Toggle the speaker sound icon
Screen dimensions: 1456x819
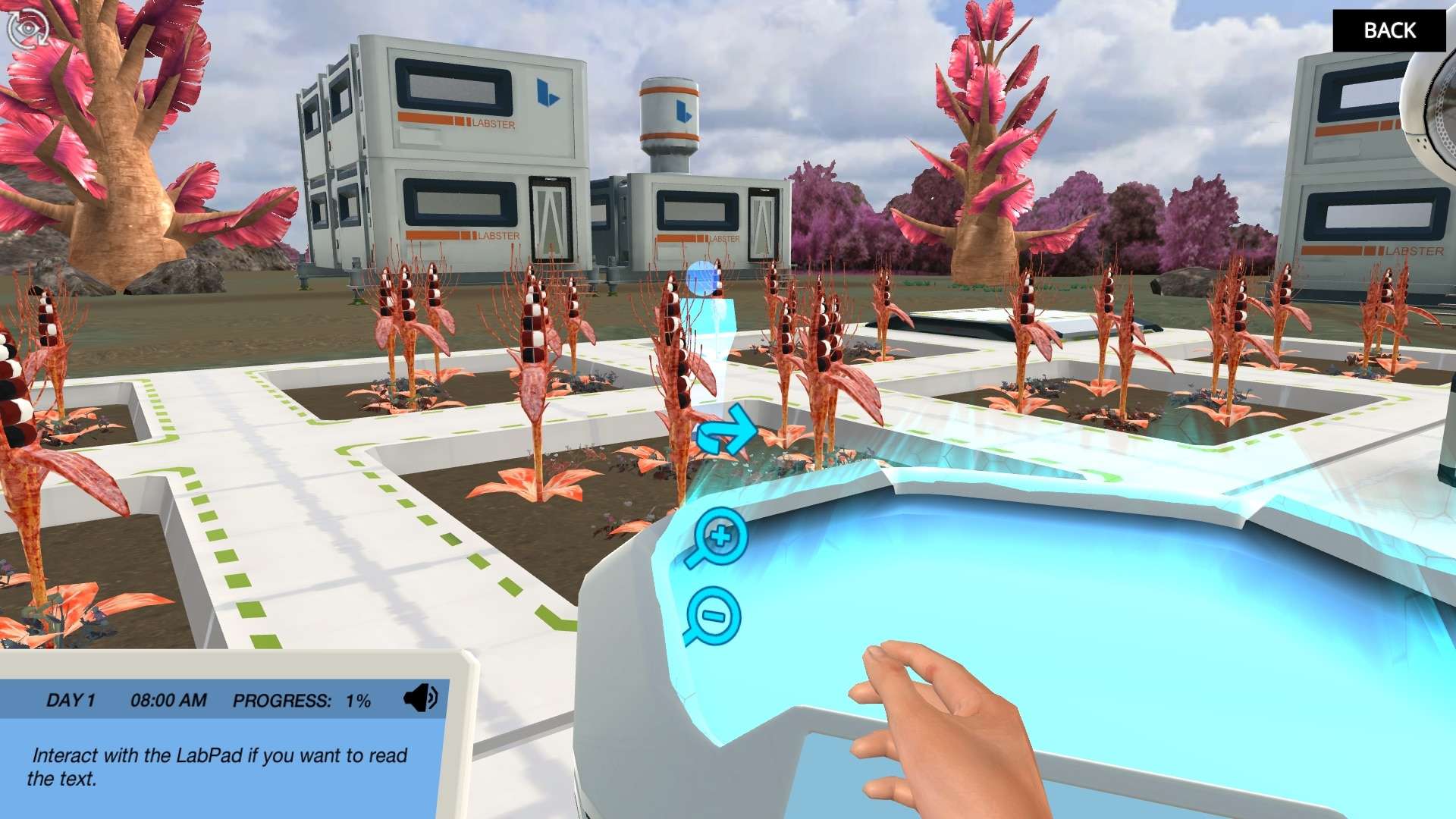420,698
